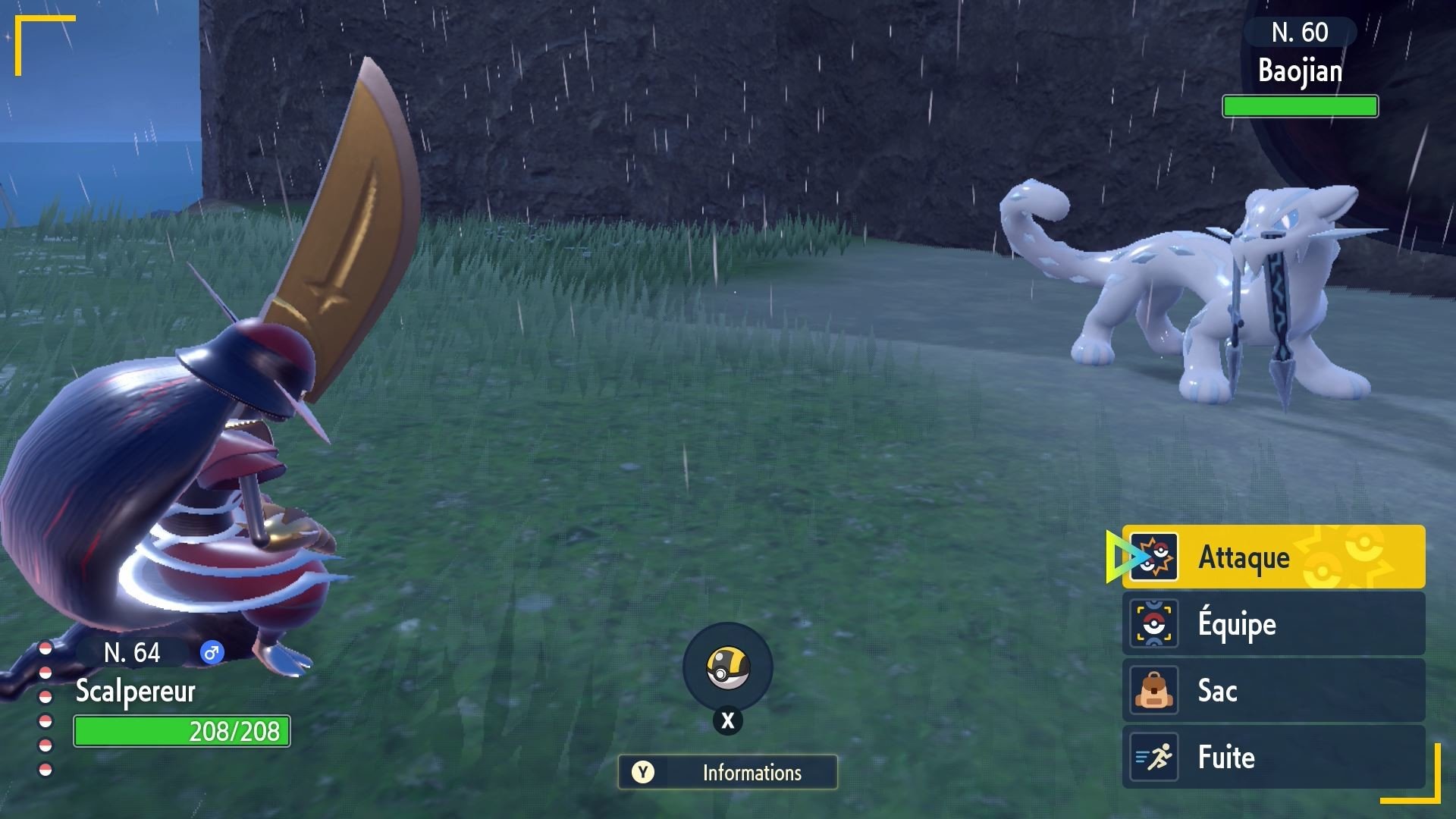This screenshot has width=1456, height=819.
Task: Choose Fuite to flee the battle
Action: [1272, 757]
